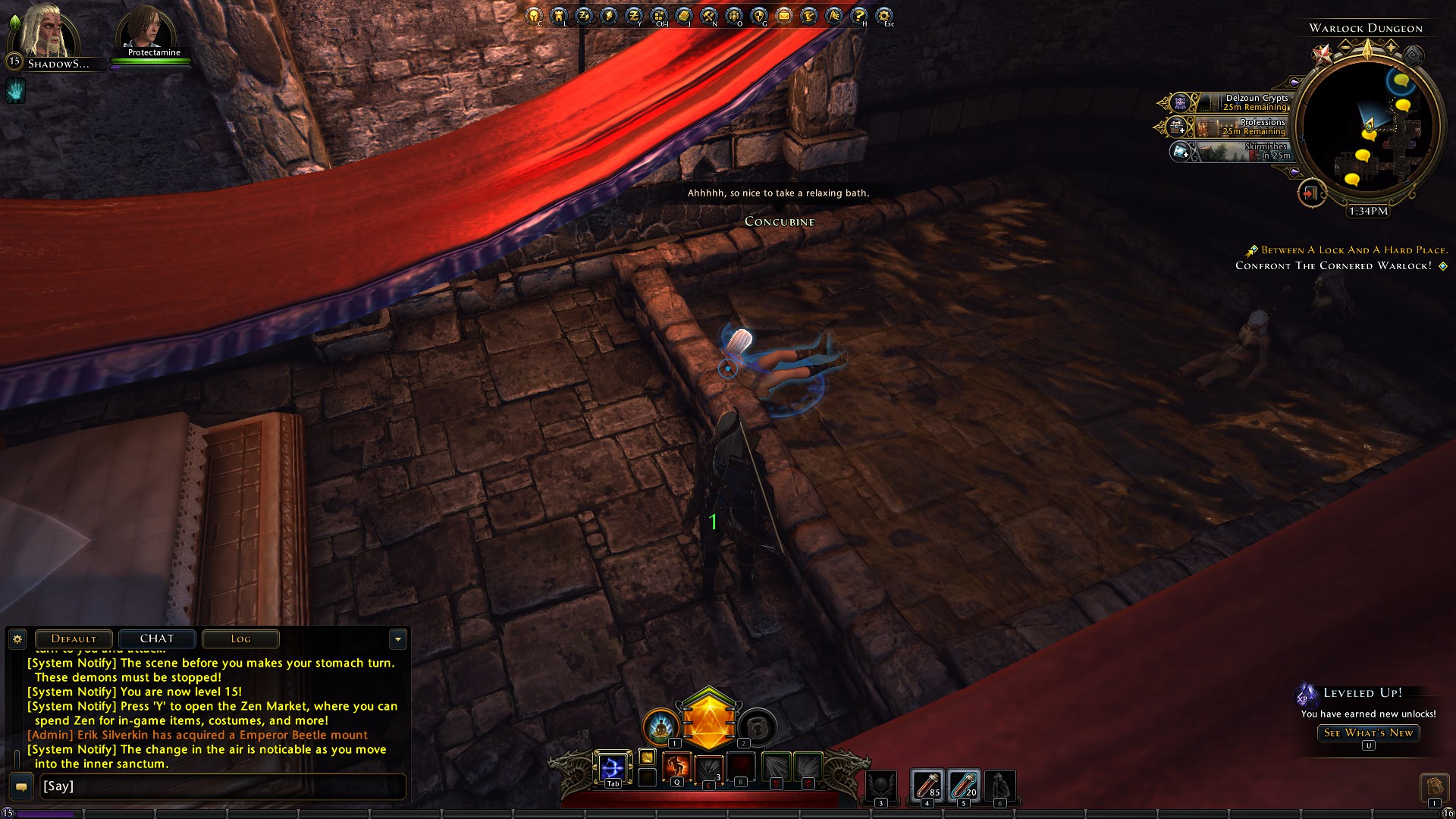Image resolution: width=1456 pixels, height=819 pixels.
Task: Click the Say chat input field
Action: point(220,786)
